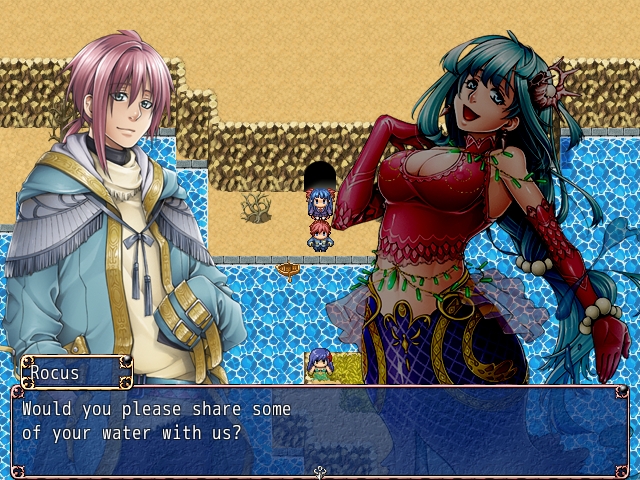This screenshot has width=640, height=480.
Task: Click the continue arrow under the dialogue text
Action: [320, 470]
